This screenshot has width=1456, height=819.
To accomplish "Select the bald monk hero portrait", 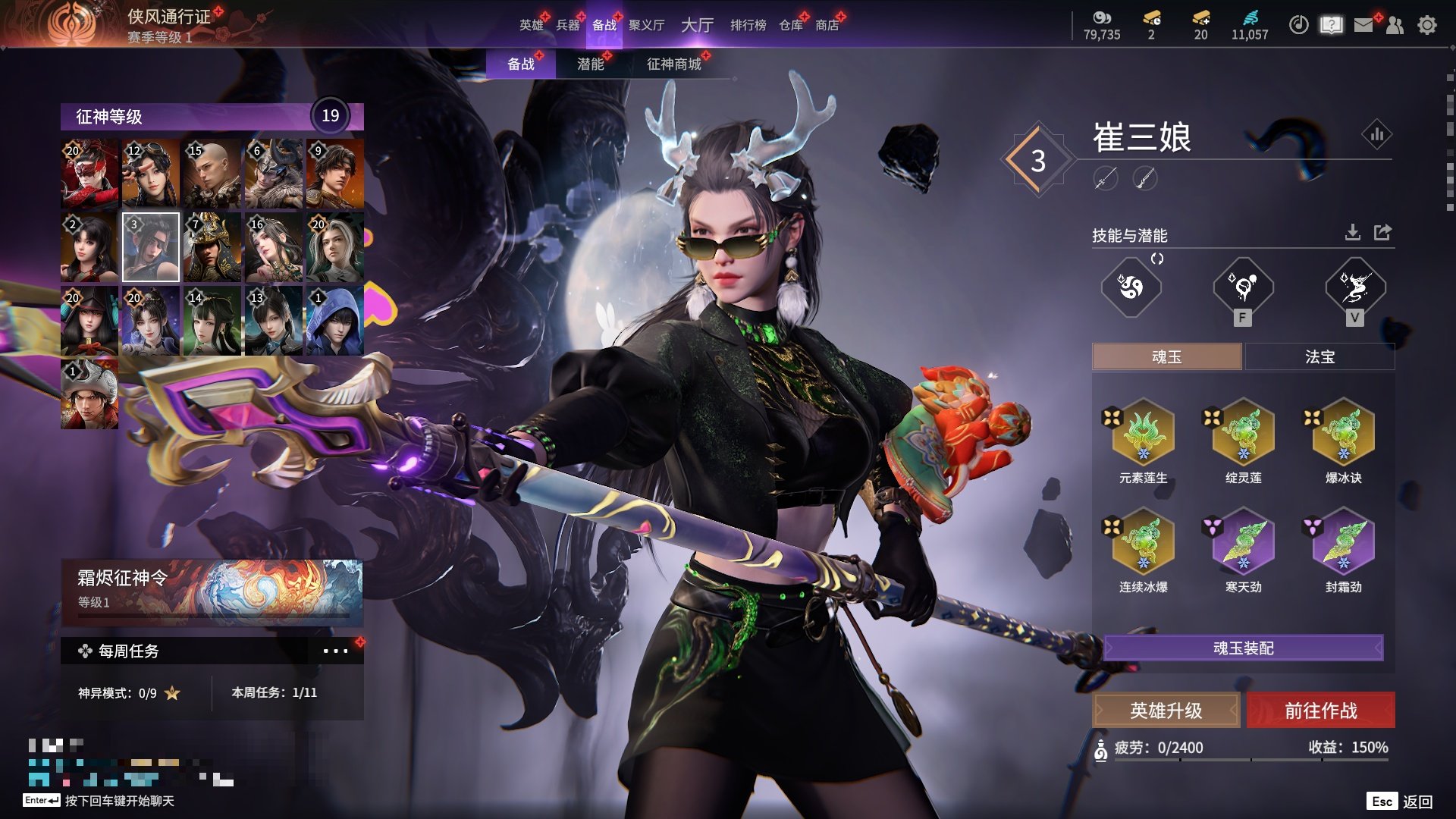I will (212, 174).
